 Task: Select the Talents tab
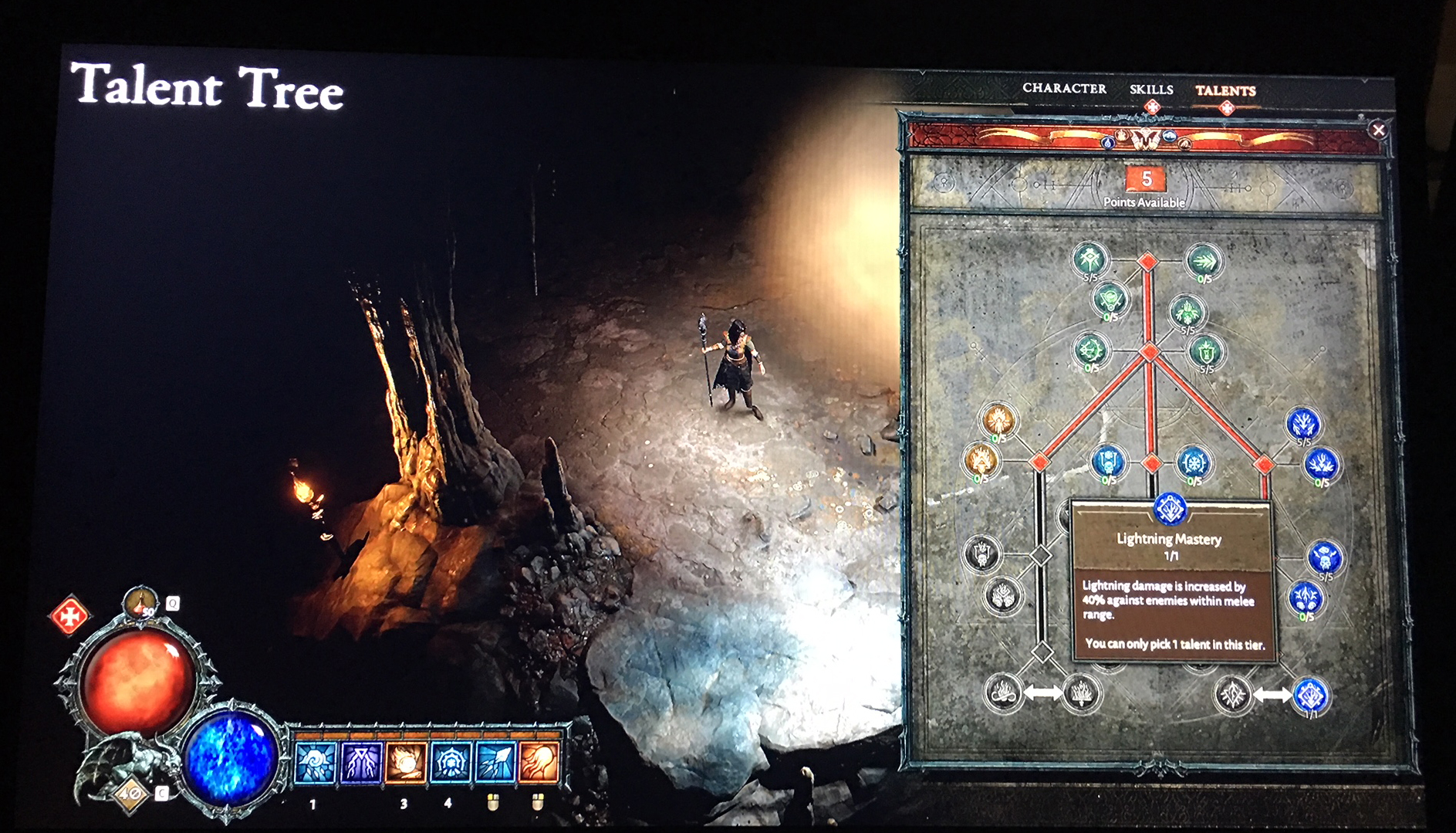[1225, 91]
